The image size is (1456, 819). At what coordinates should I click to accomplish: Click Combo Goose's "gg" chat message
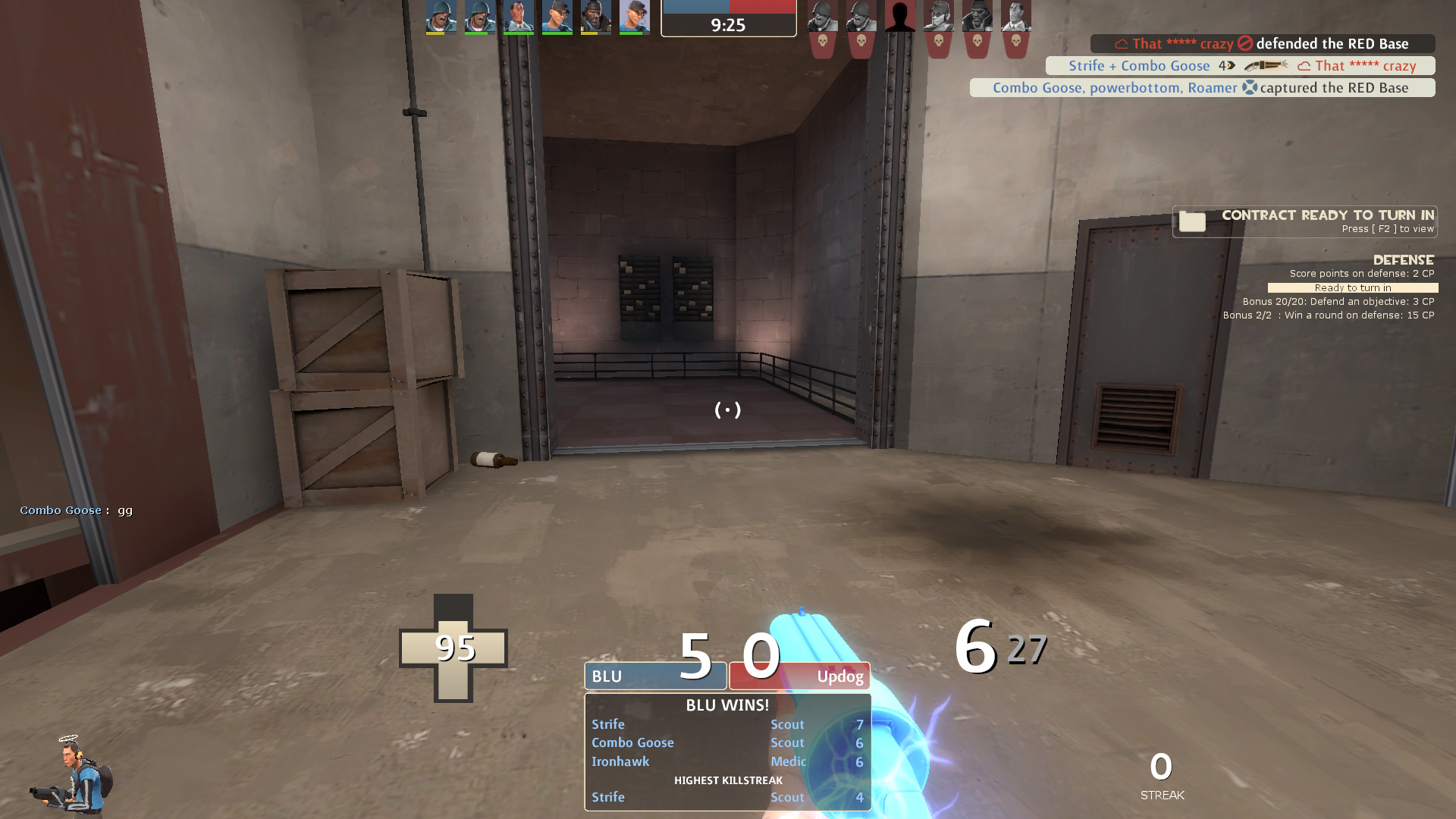point(77,510)
